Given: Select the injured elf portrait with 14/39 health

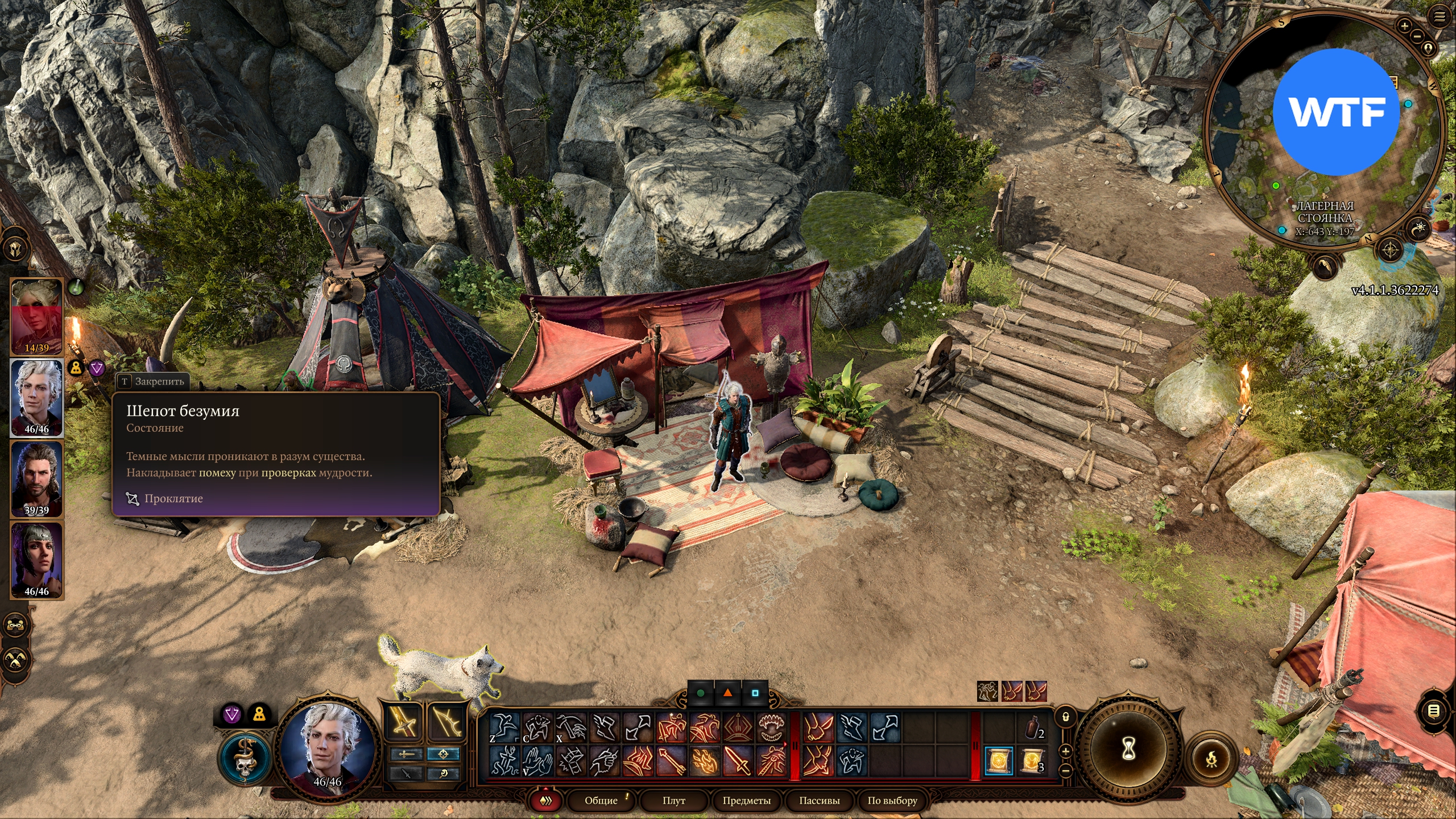Looking at the screenshot, I should click(36, 317).
